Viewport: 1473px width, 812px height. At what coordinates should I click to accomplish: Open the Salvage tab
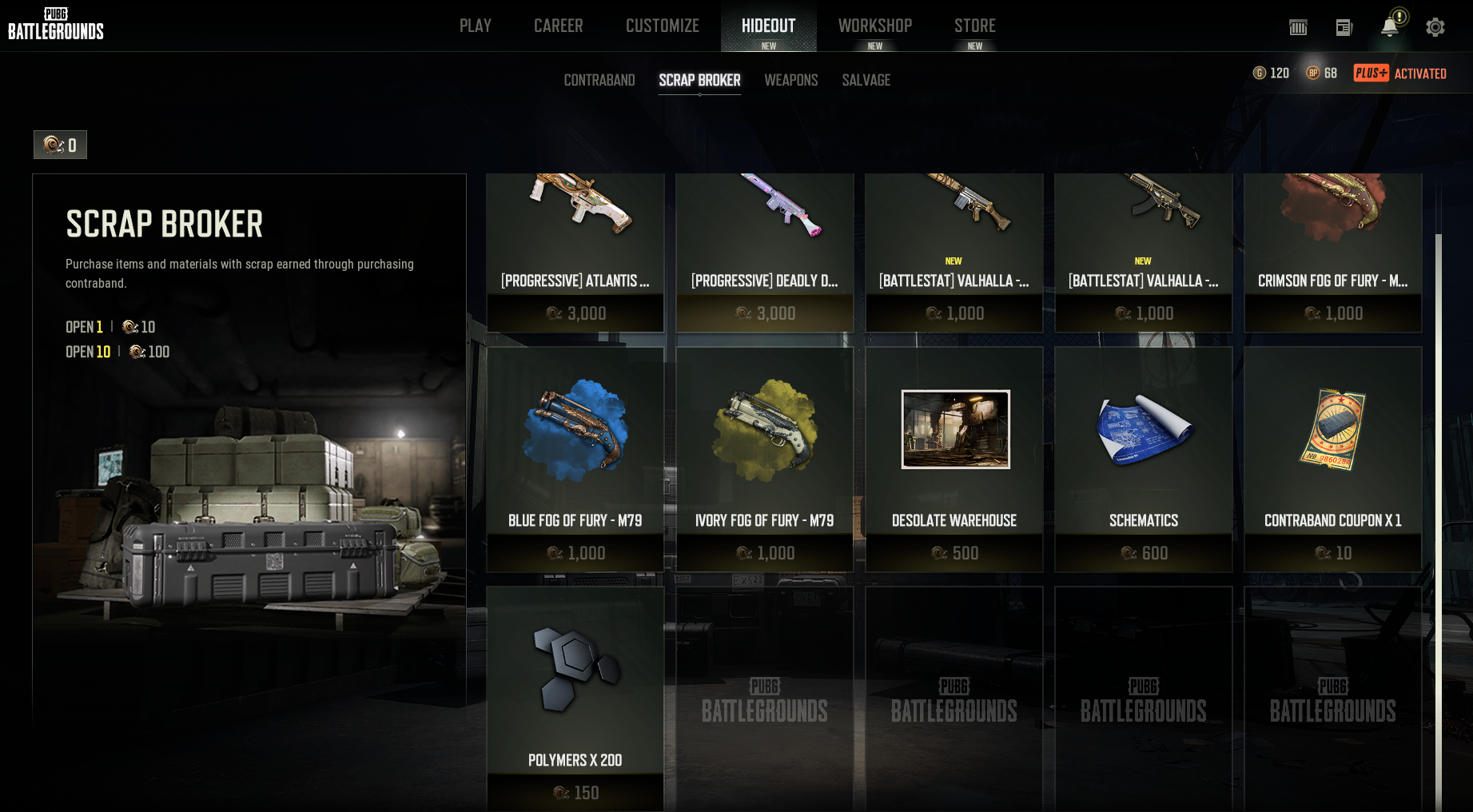[866, 80]
